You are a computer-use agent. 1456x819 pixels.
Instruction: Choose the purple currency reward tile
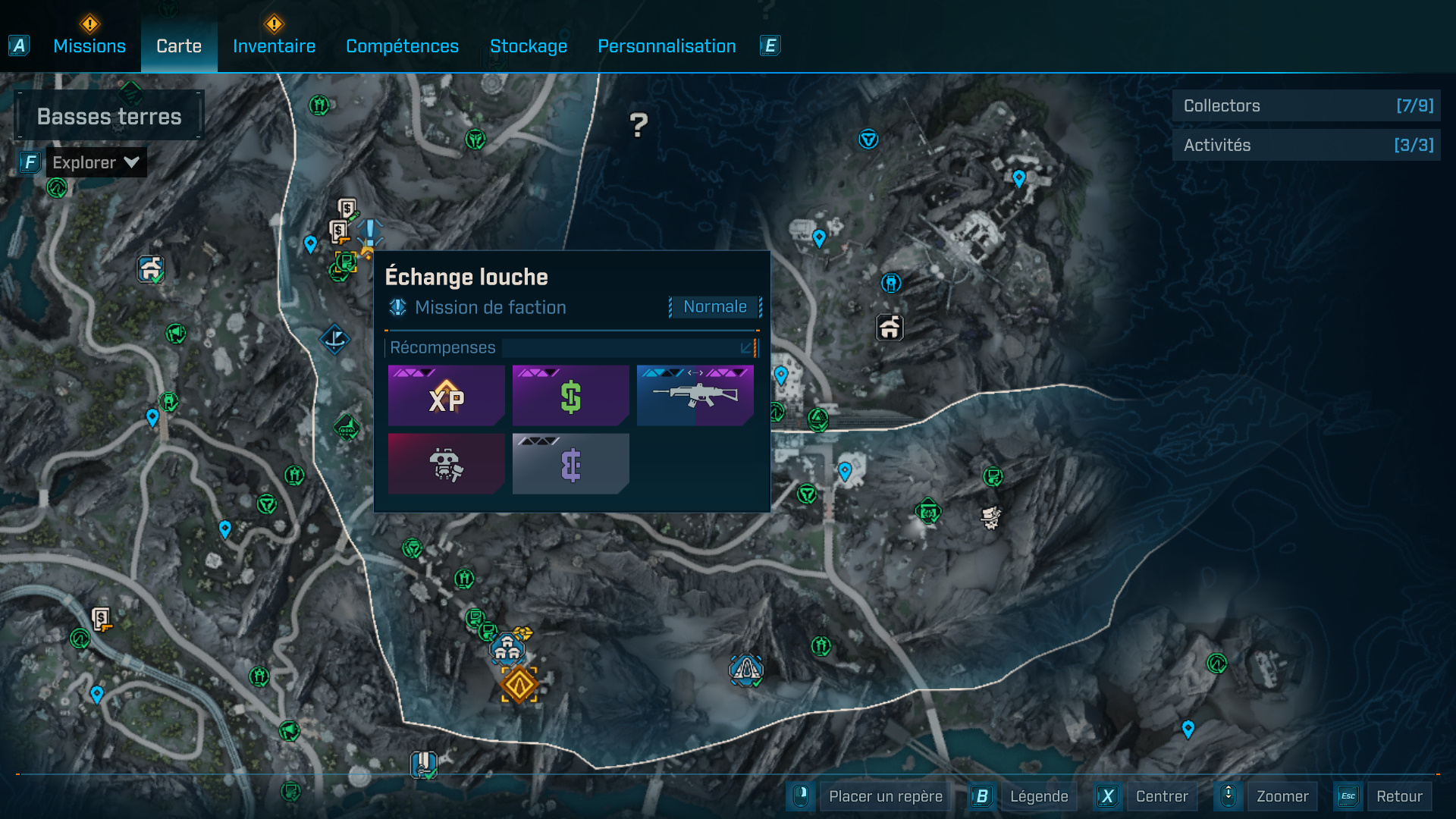pos(570,464)
